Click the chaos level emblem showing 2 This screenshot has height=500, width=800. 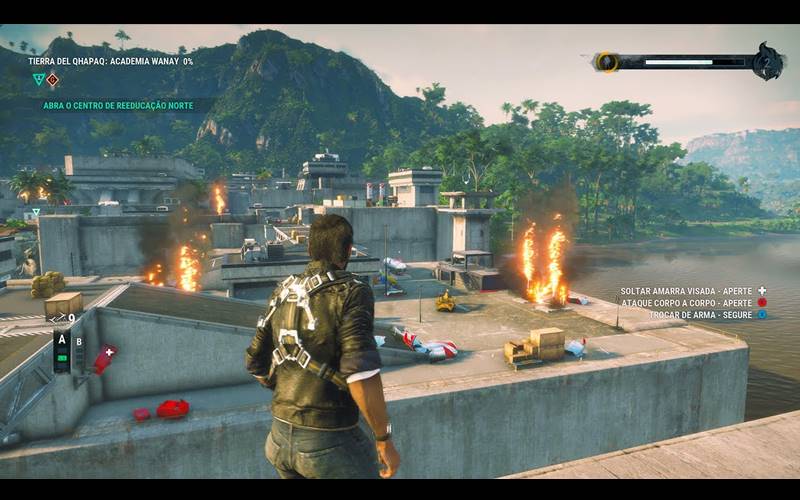coord(768,61)
